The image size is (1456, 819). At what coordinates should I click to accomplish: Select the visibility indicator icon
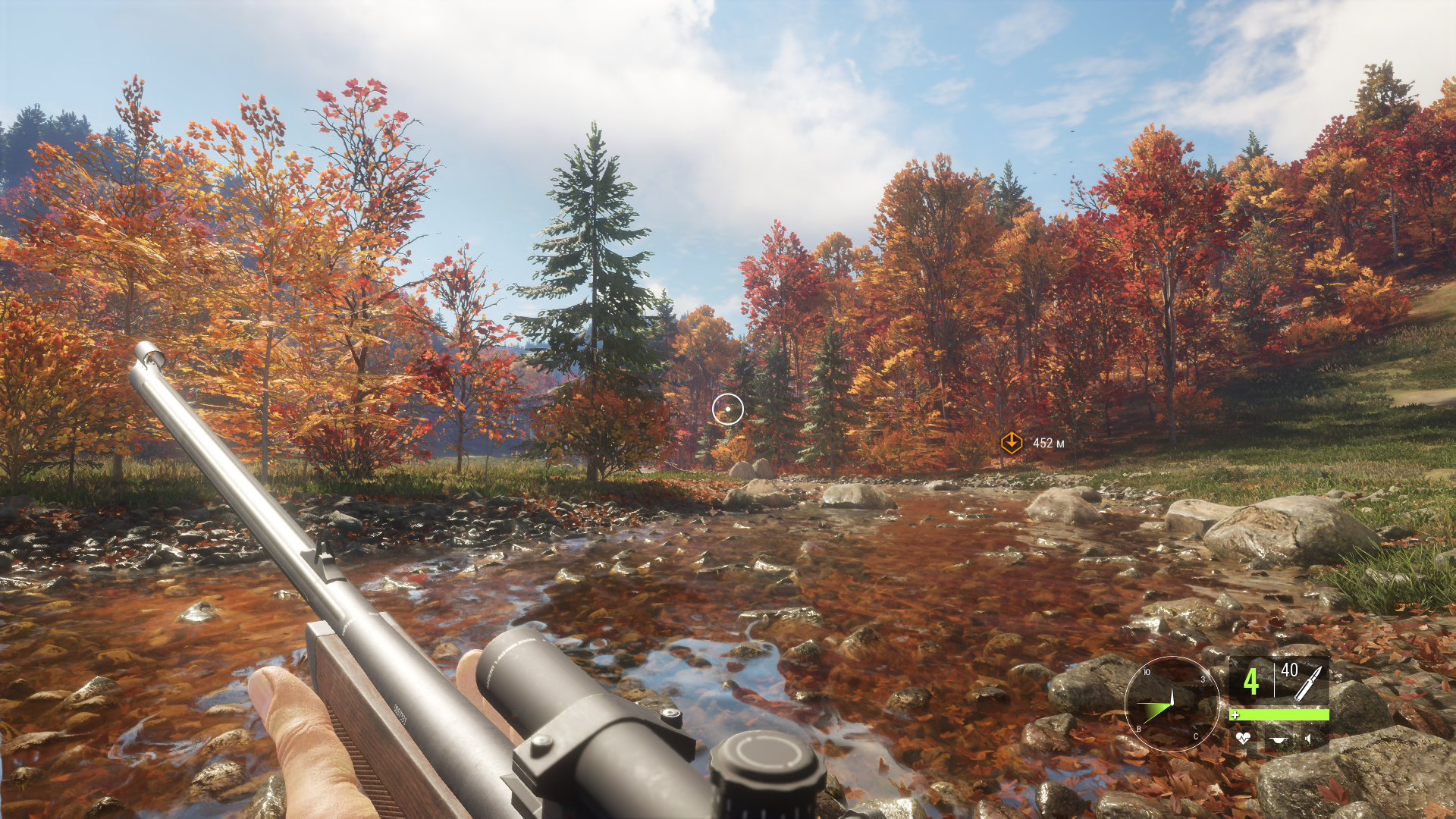coord(1279,739)
